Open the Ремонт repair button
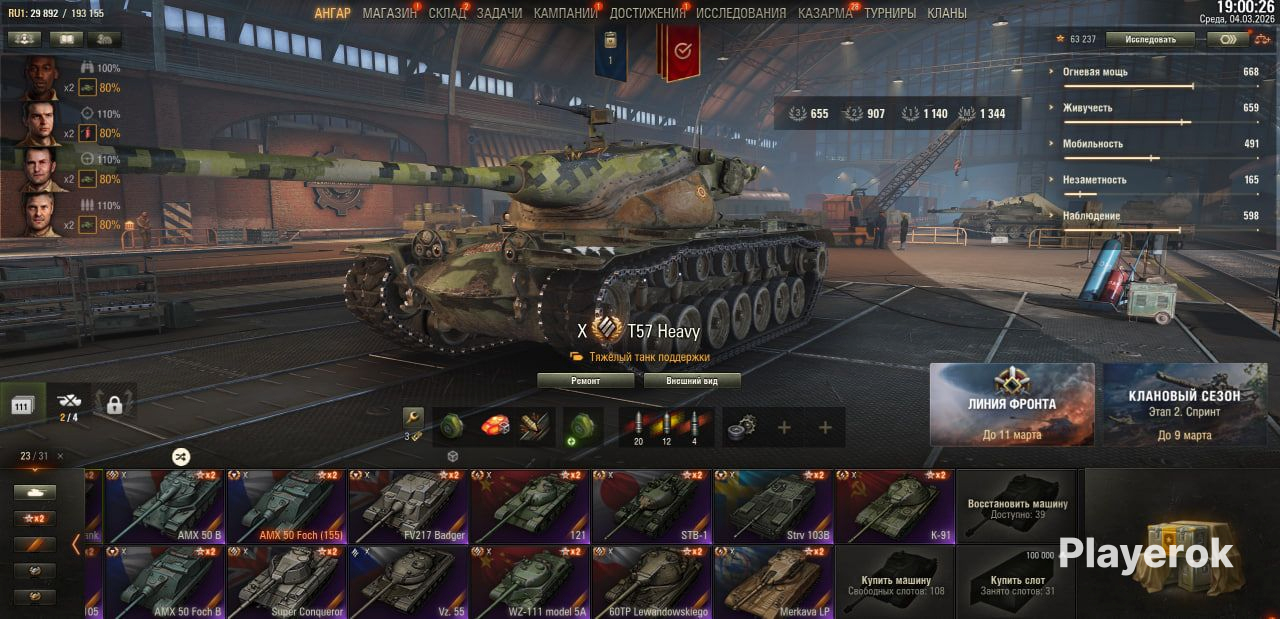Image resolution: width=1280 pixels, height=619 pixels. click(x=586, y=381)
